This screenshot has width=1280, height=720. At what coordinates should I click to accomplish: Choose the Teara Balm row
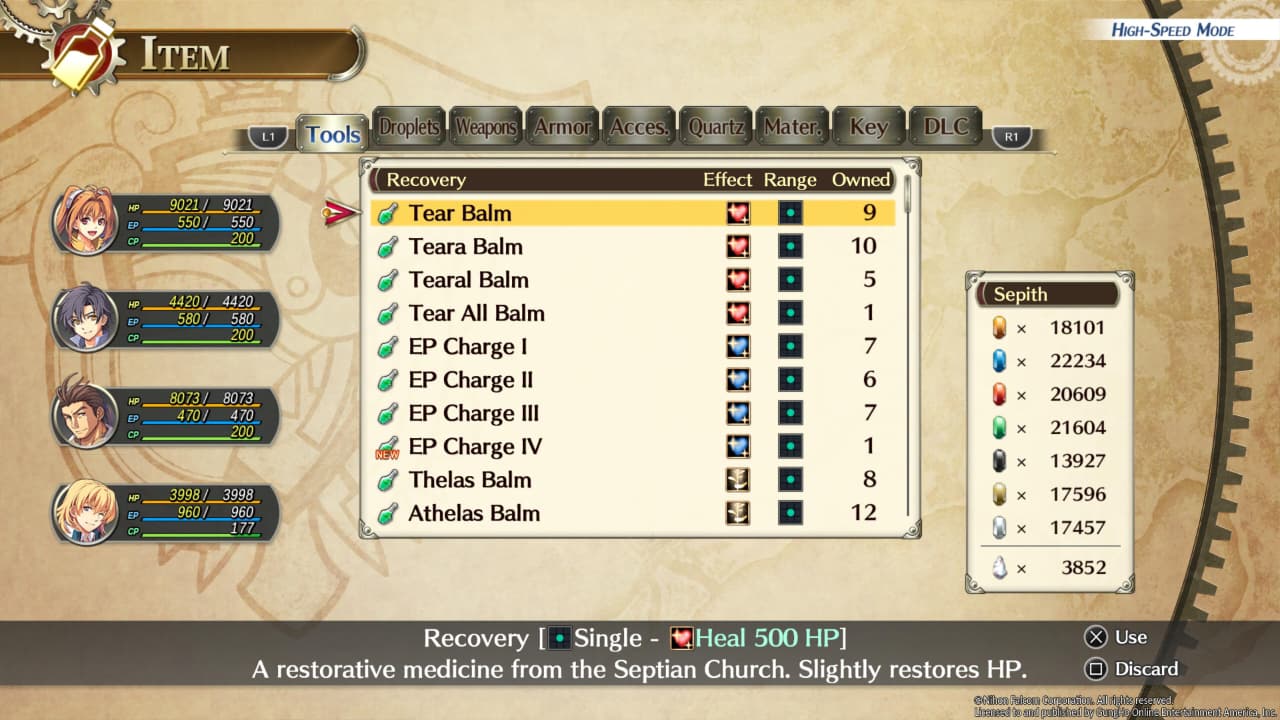[465, 246]
